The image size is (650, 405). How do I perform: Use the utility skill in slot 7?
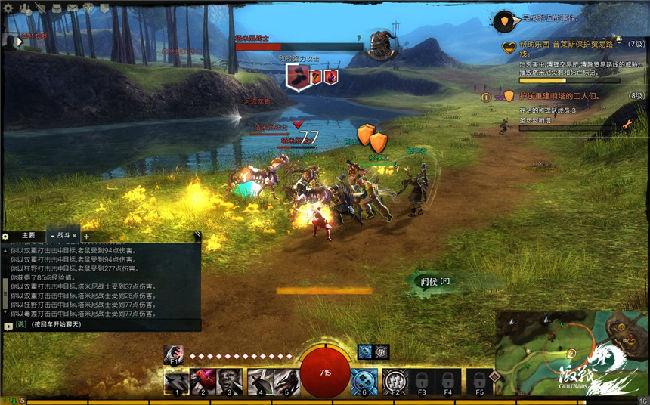click(x=395, y=380)
